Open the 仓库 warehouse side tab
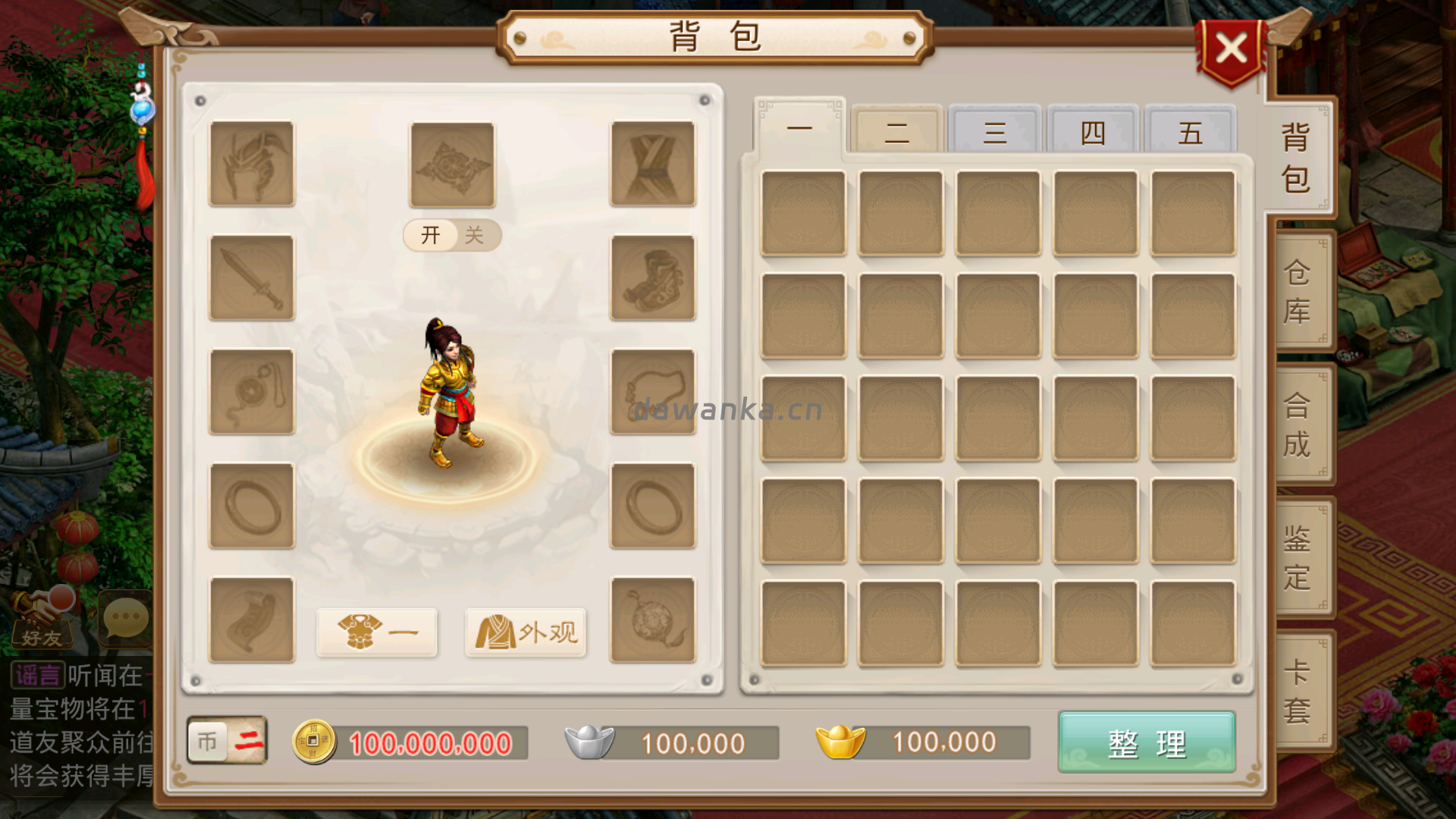The image size is (1456, 819). (x=1298, y=291)
